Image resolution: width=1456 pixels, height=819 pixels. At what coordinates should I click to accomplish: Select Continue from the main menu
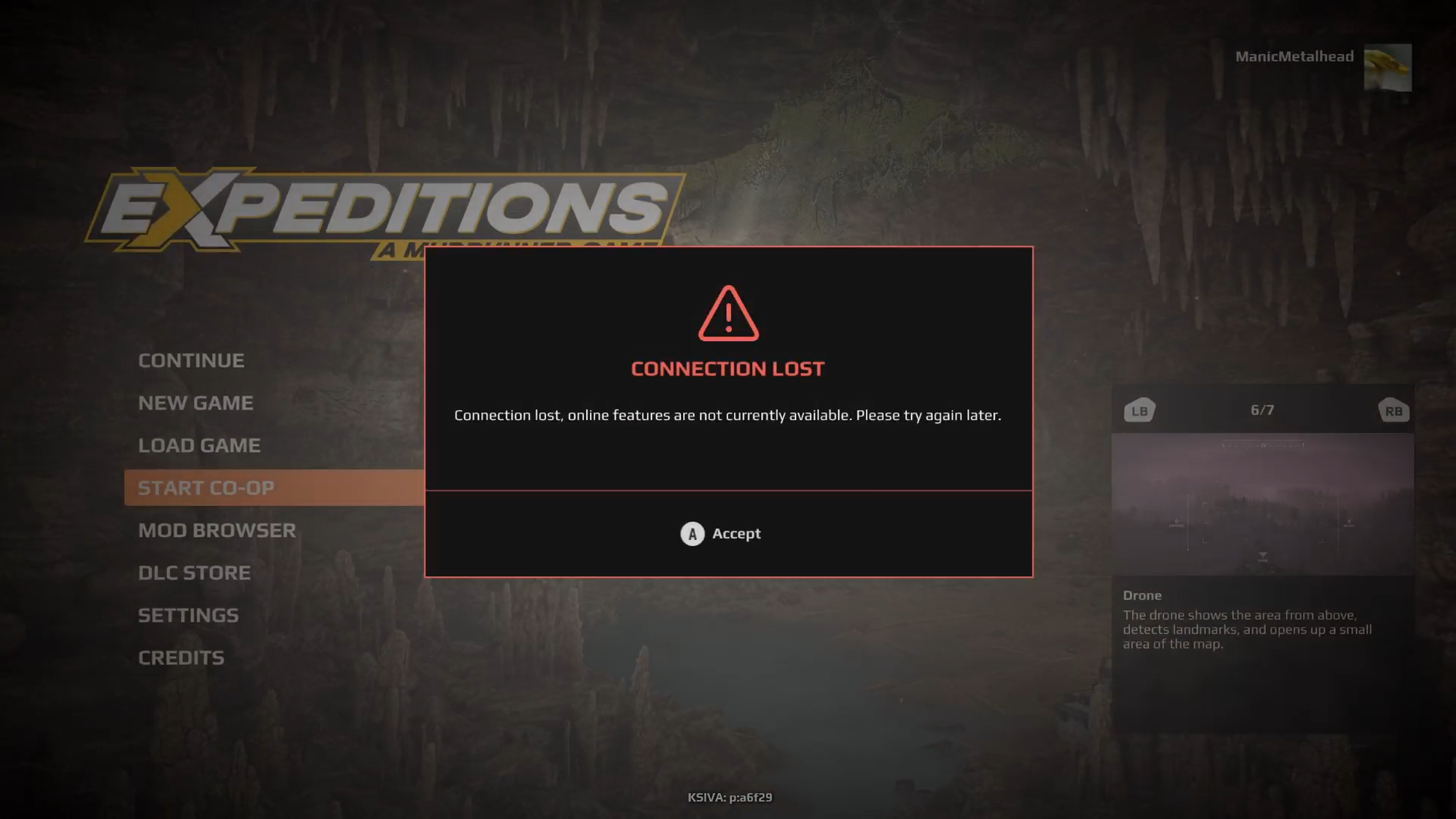(x=191, y=361)
